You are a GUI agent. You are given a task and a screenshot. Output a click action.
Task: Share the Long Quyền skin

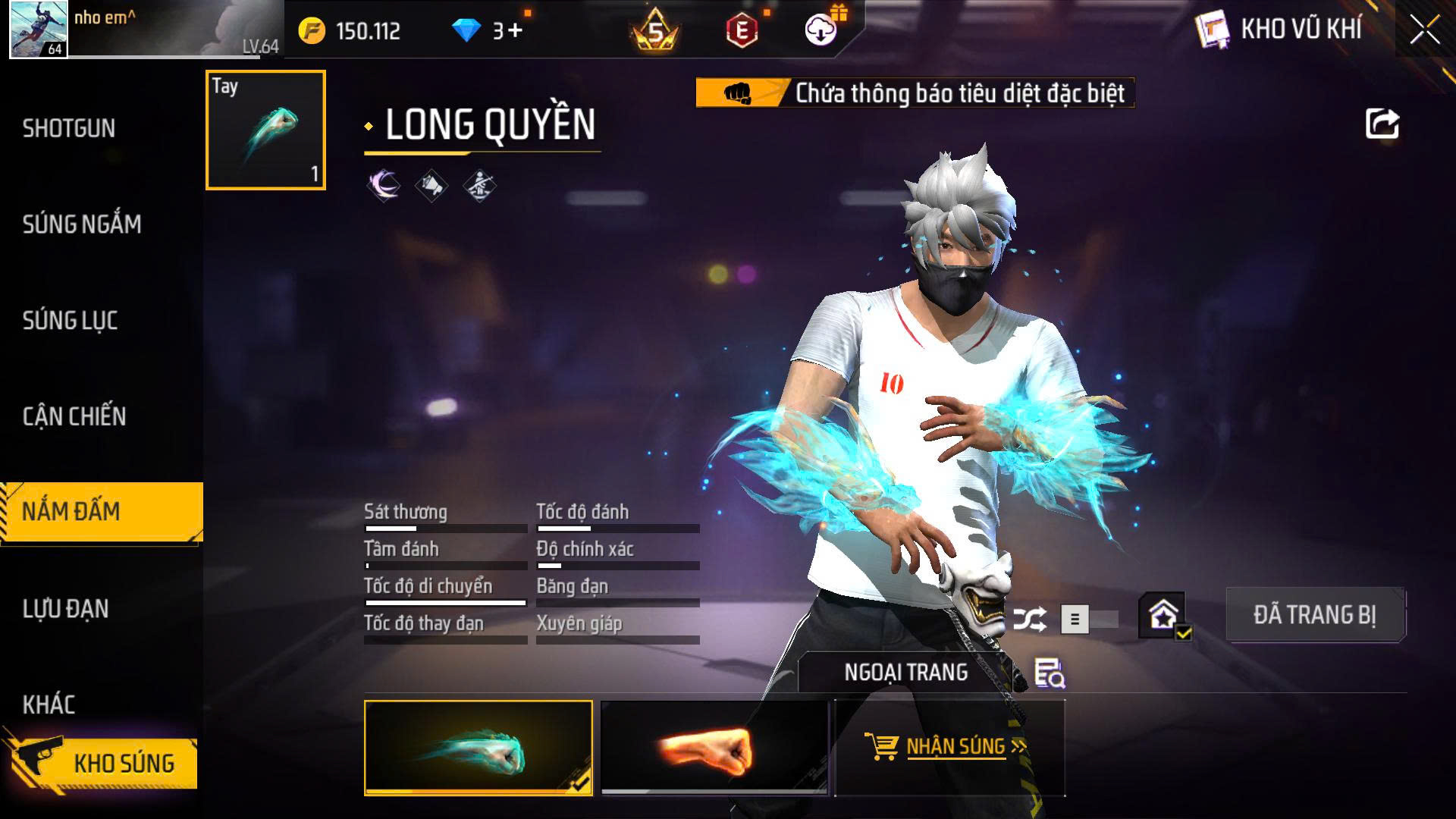pos(1382,124)
